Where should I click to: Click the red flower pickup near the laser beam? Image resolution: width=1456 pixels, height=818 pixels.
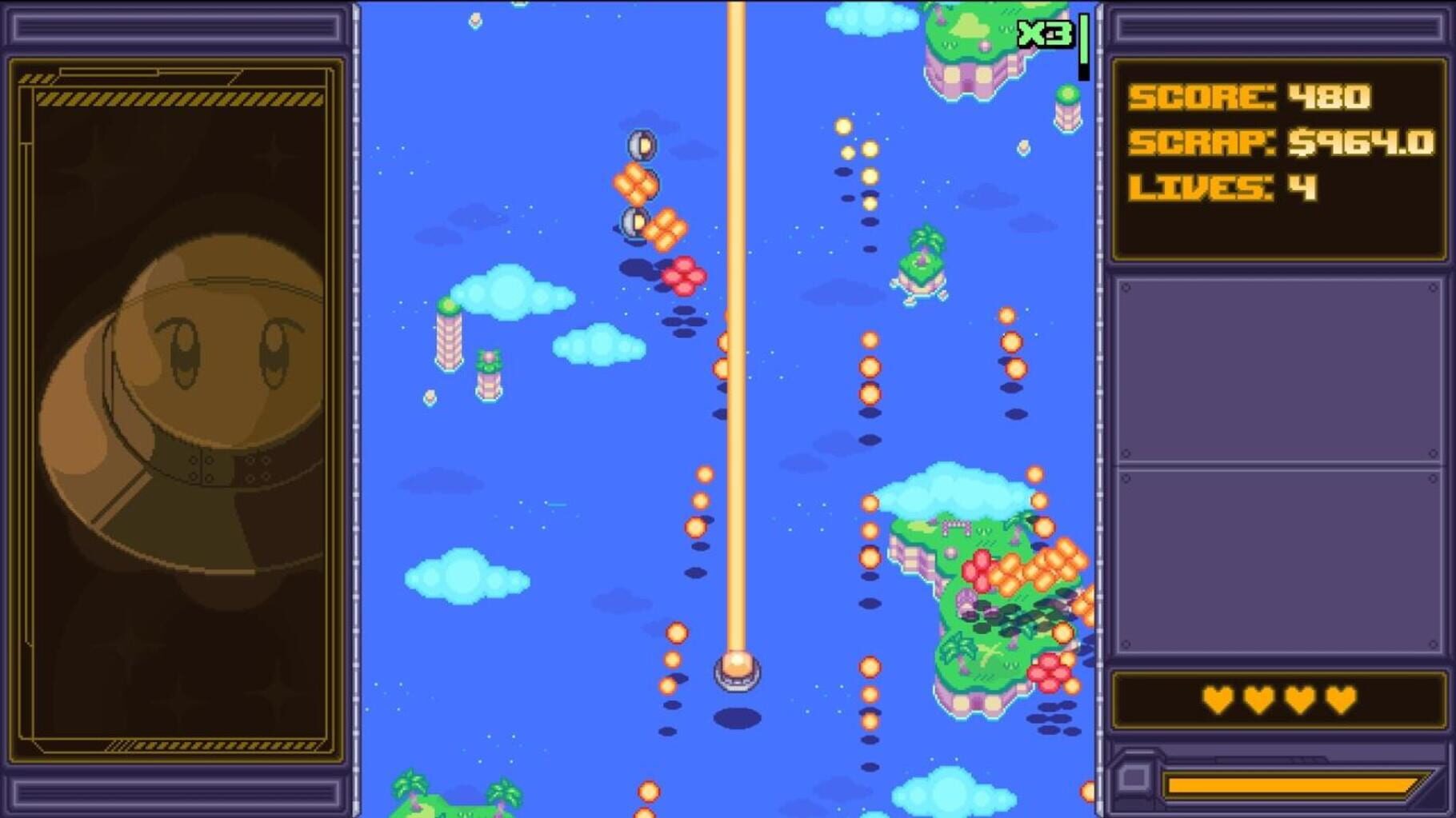(x=684, y=273)
